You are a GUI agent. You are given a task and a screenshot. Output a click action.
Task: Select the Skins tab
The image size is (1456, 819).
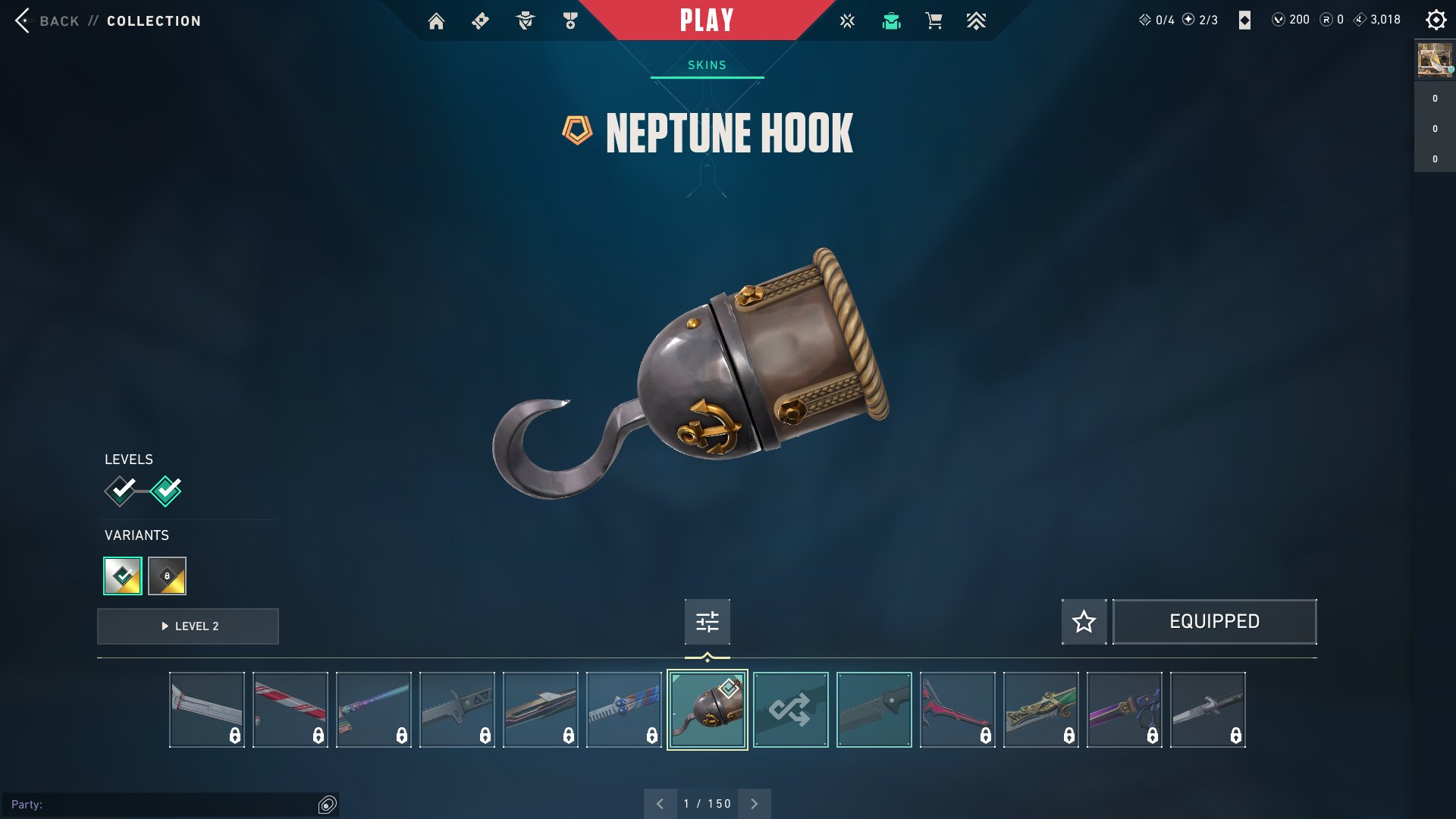tap(707, 65)
